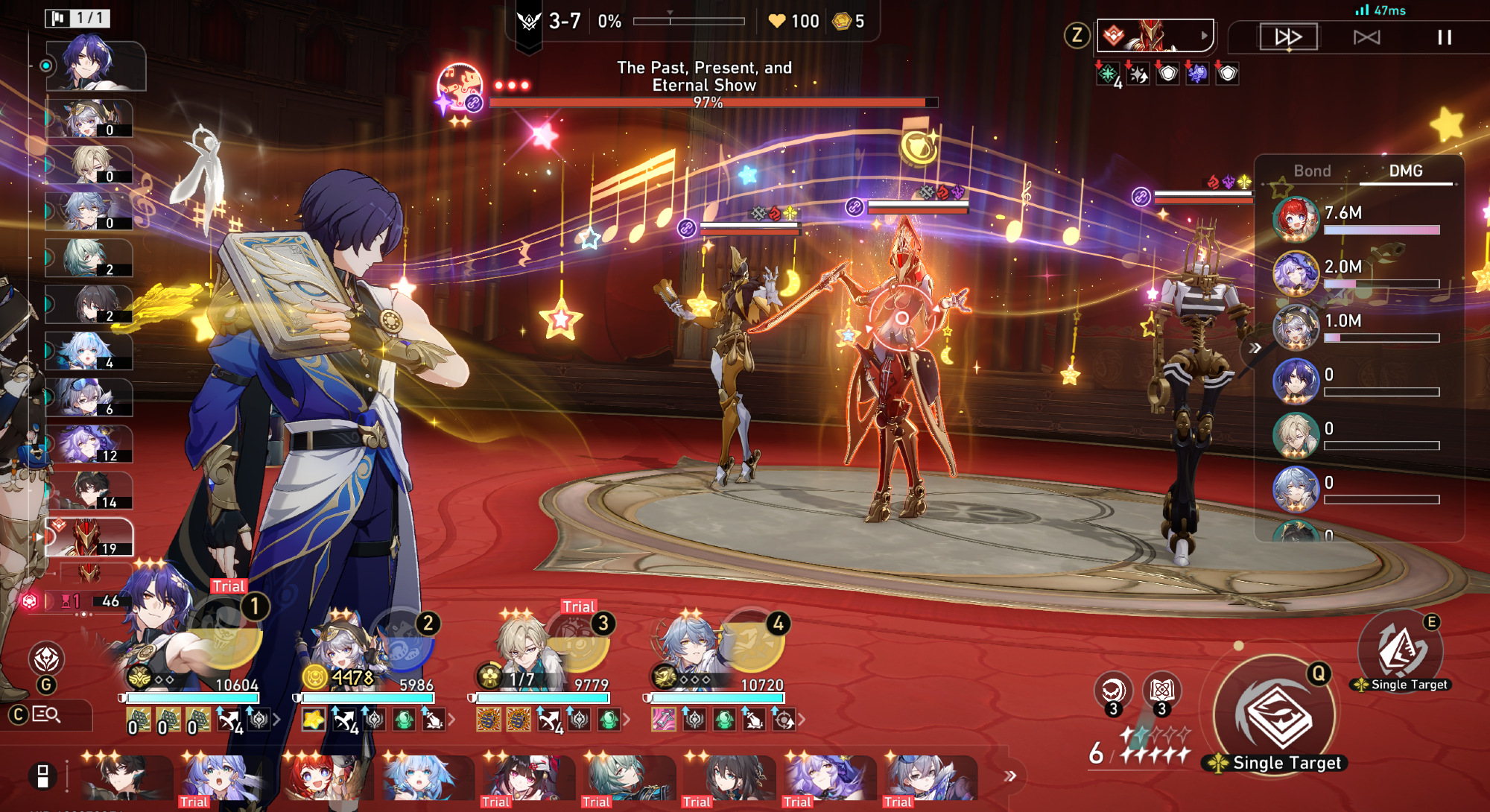Expand the bottom reserve character row arrow
1490x812 pixels.
(1010, 776)
